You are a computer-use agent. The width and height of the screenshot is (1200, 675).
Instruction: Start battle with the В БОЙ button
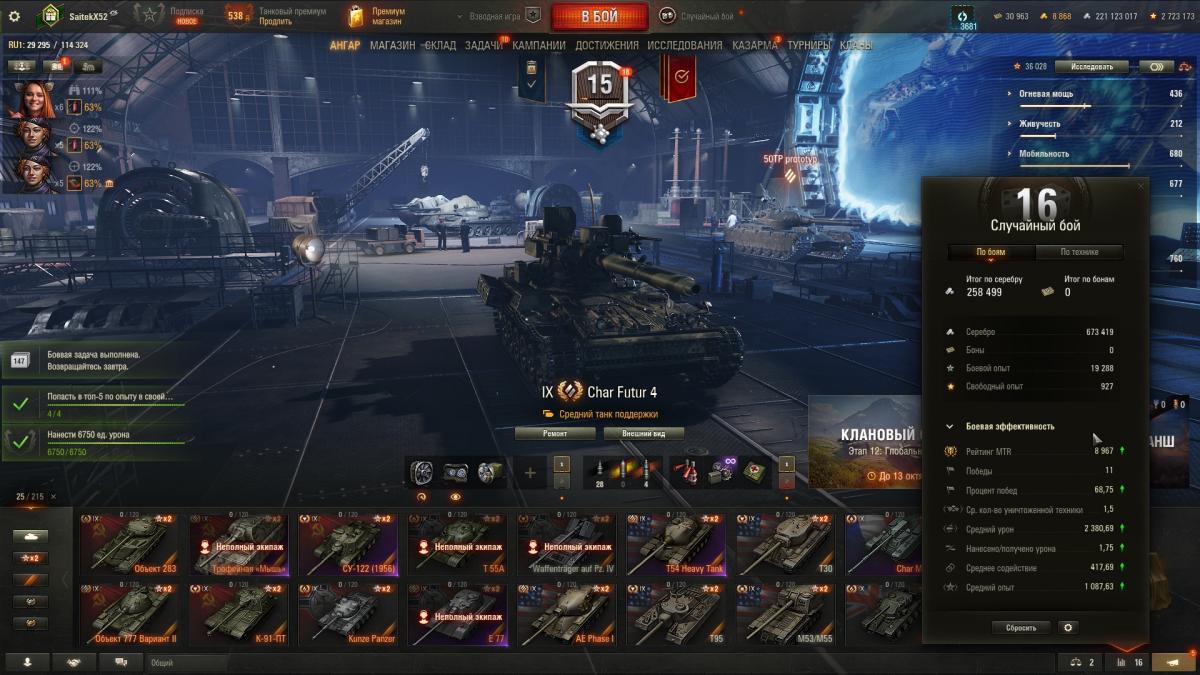click(x=600, y=16)
